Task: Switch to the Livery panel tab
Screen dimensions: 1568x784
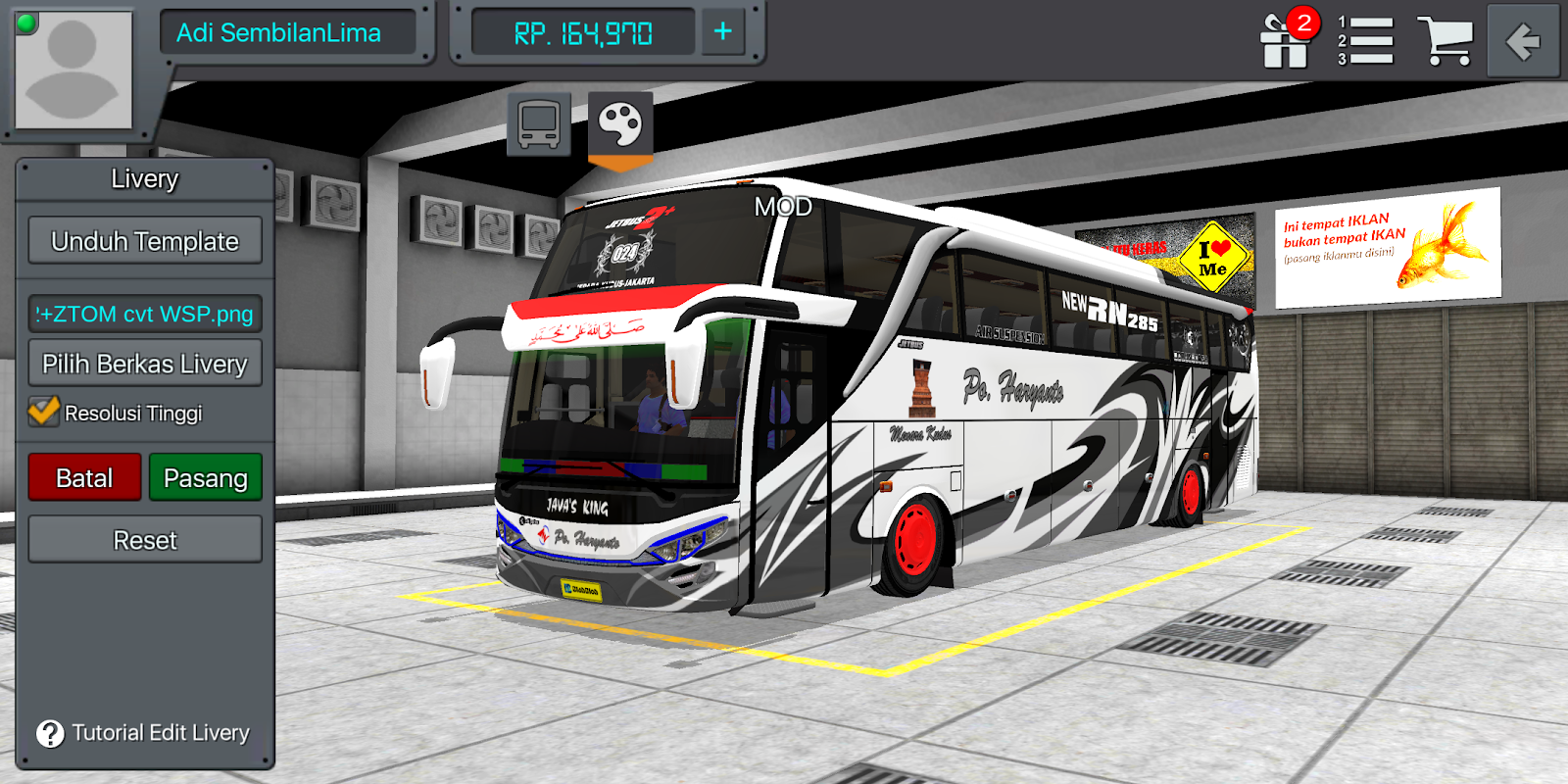Action: [x=143, y=178]
